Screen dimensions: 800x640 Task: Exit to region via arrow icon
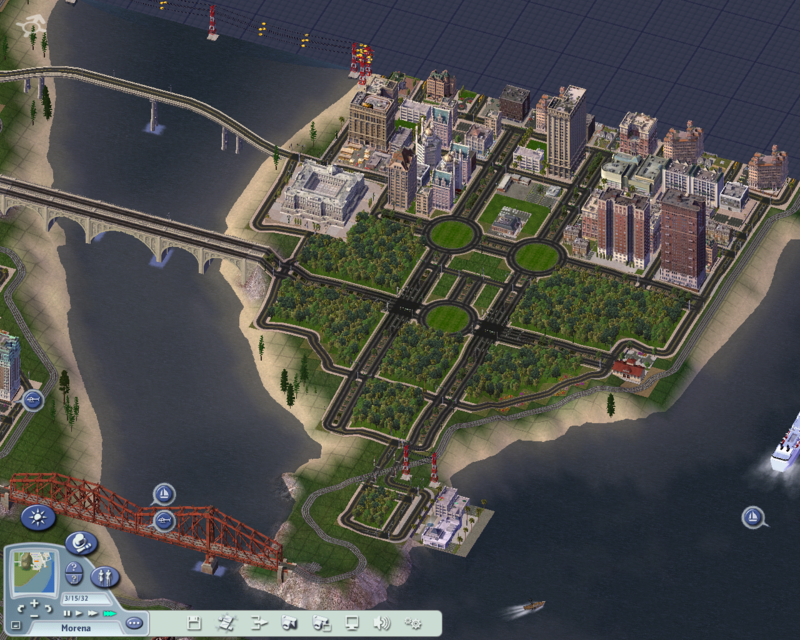click(258, 624)
